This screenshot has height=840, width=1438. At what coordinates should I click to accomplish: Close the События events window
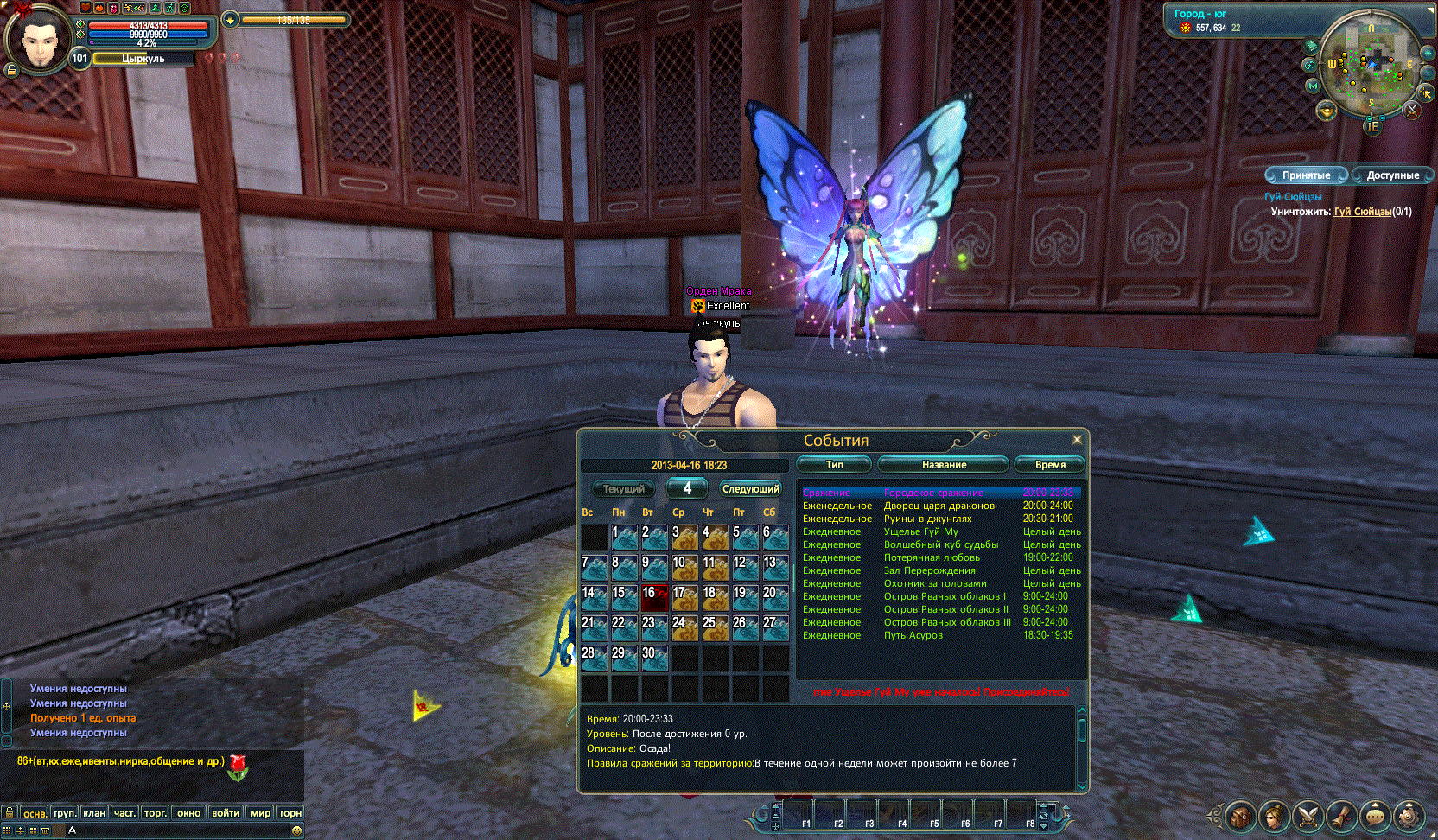(x=1077, y=440)
